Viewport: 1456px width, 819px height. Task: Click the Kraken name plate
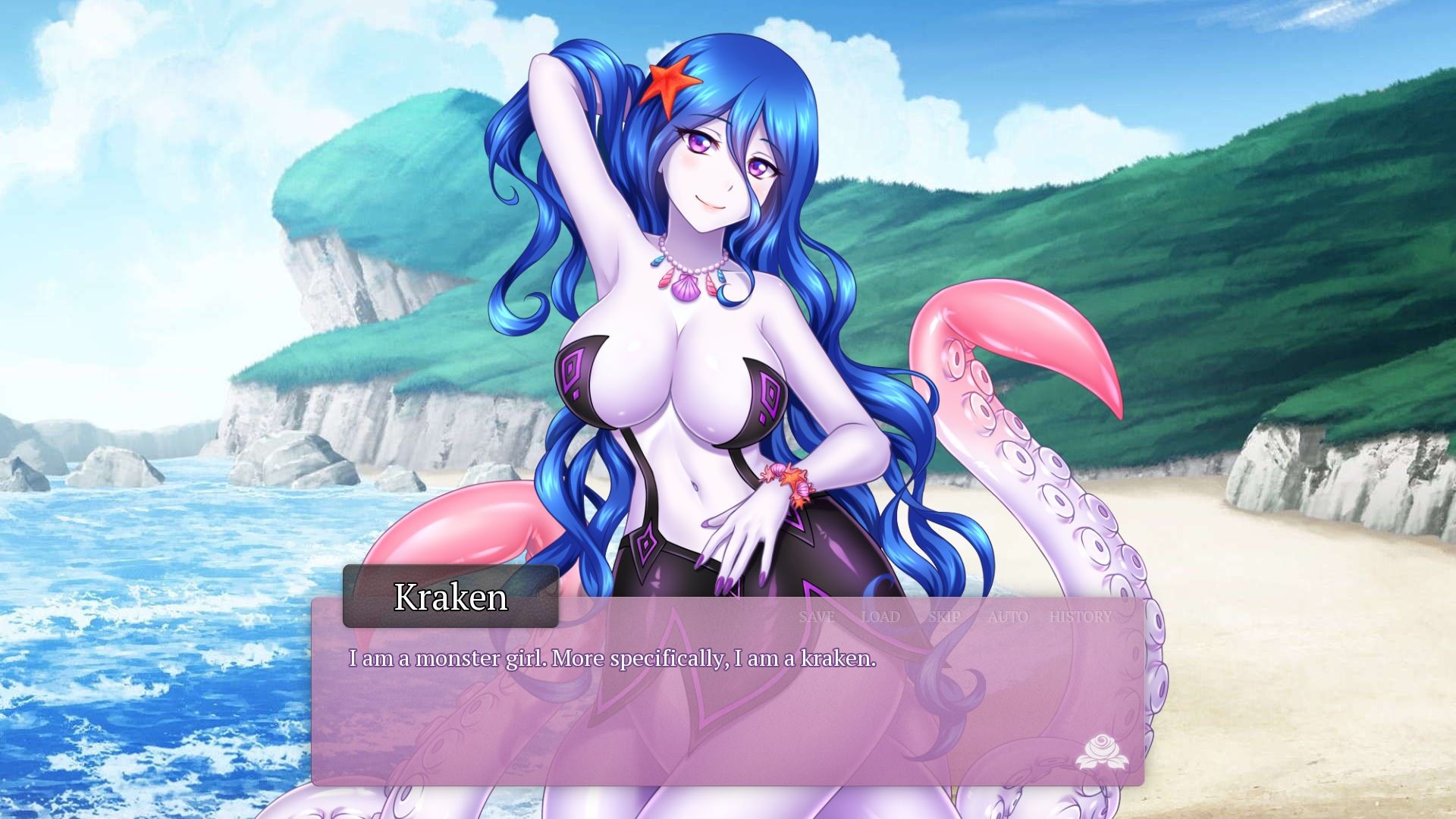point(450,598)
